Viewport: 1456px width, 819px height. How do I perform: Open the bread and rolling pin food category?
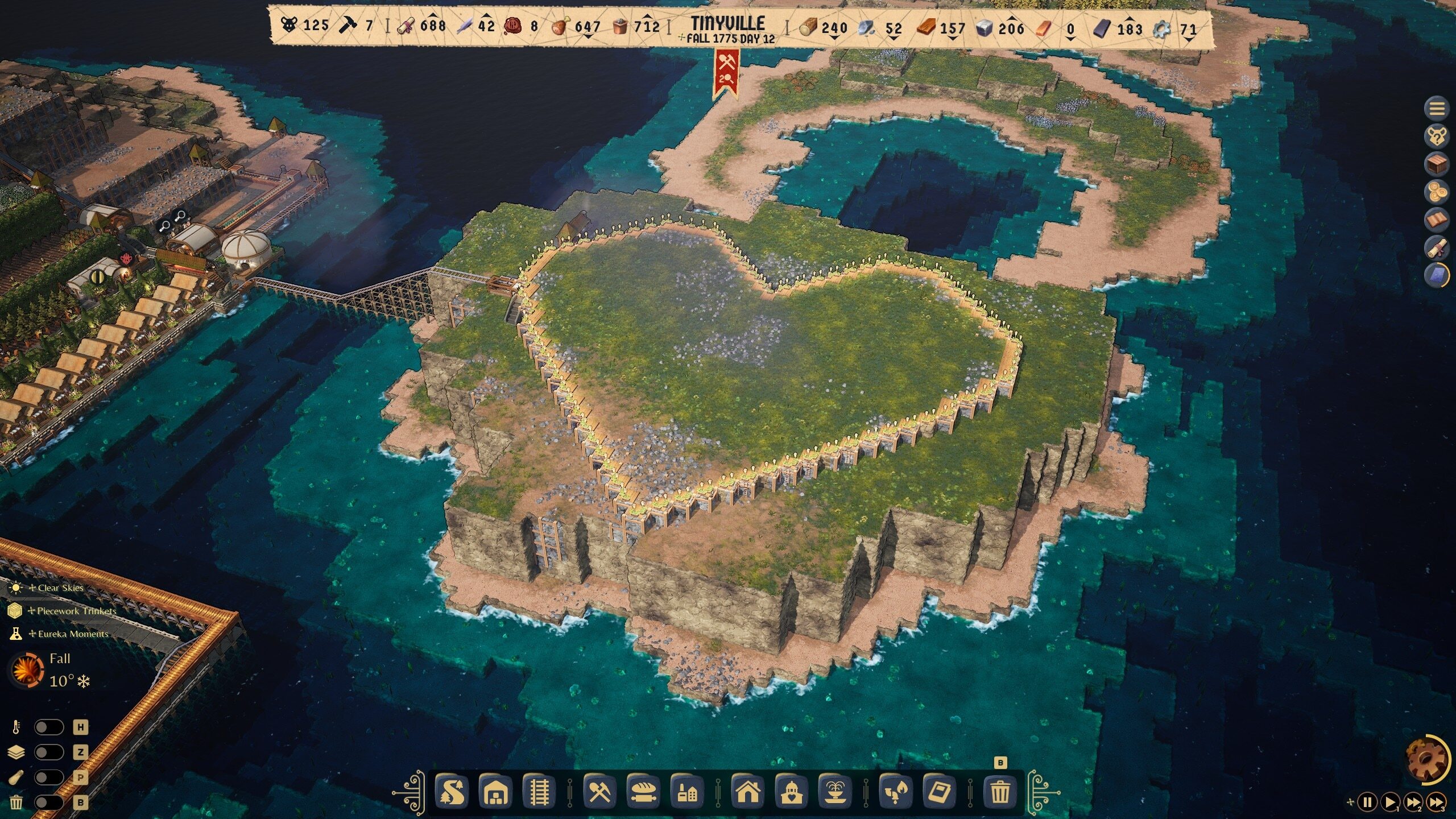643,792
